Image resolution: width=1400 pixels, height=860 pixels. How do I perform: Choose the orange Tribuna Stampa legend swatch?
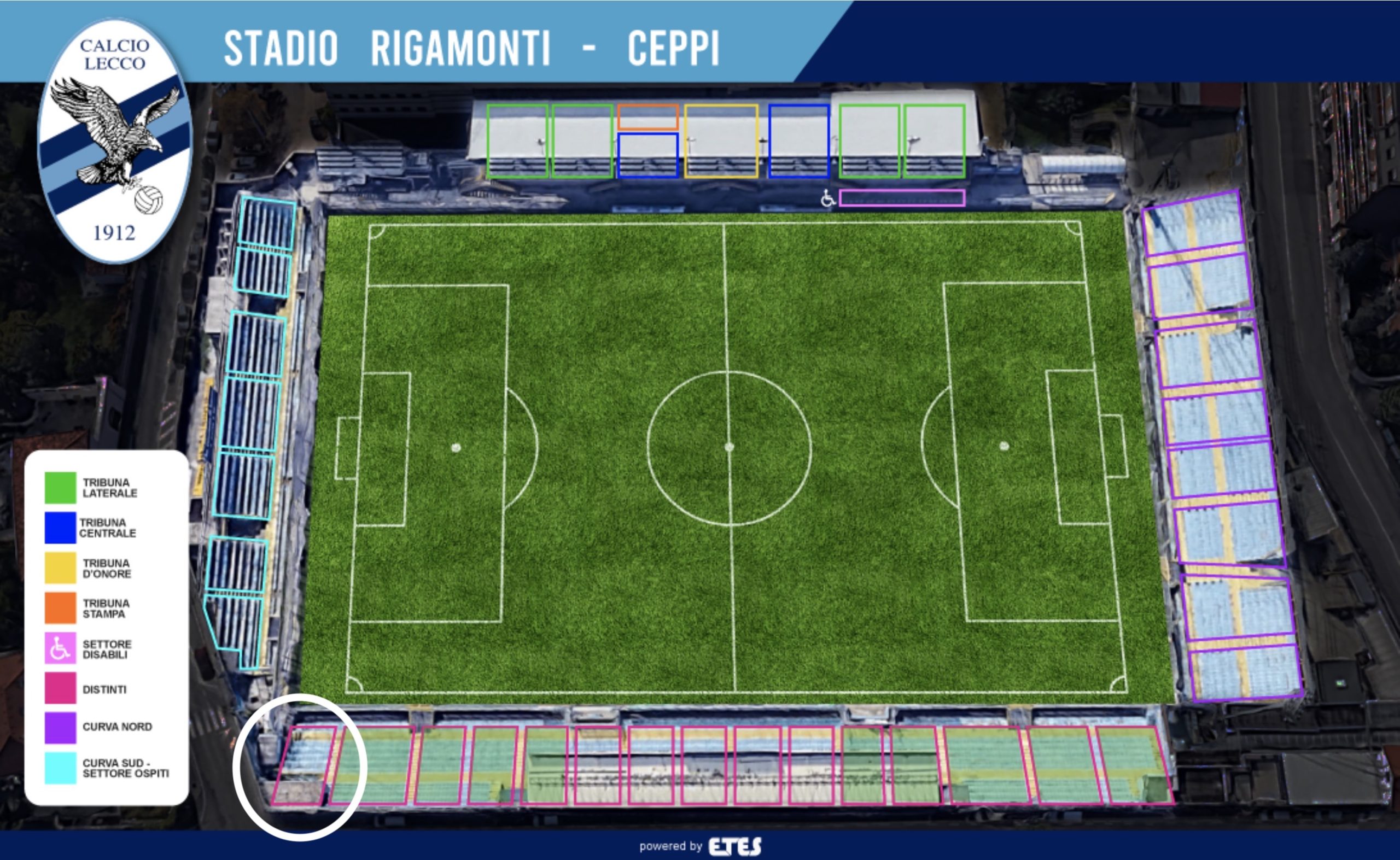[60, 608]
